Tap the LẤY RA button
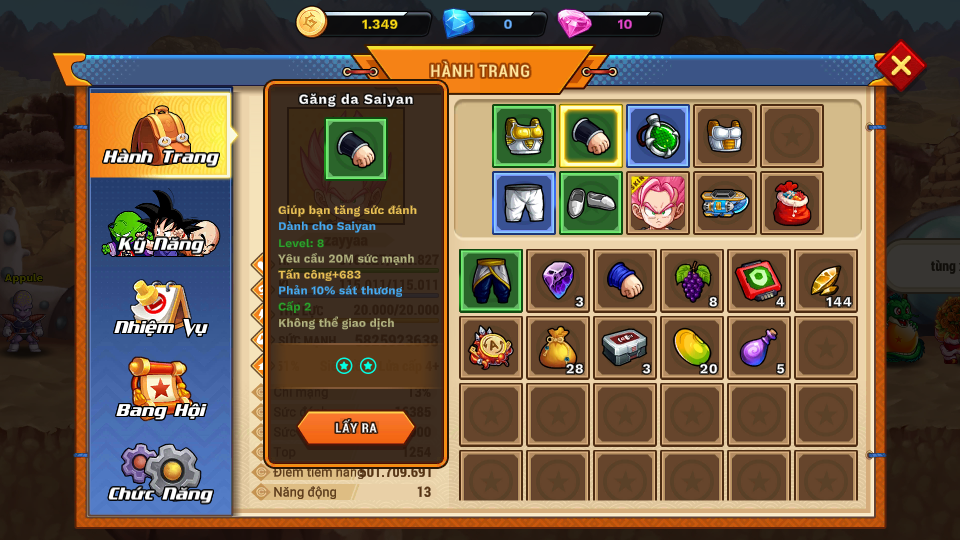 coord(356,428)
